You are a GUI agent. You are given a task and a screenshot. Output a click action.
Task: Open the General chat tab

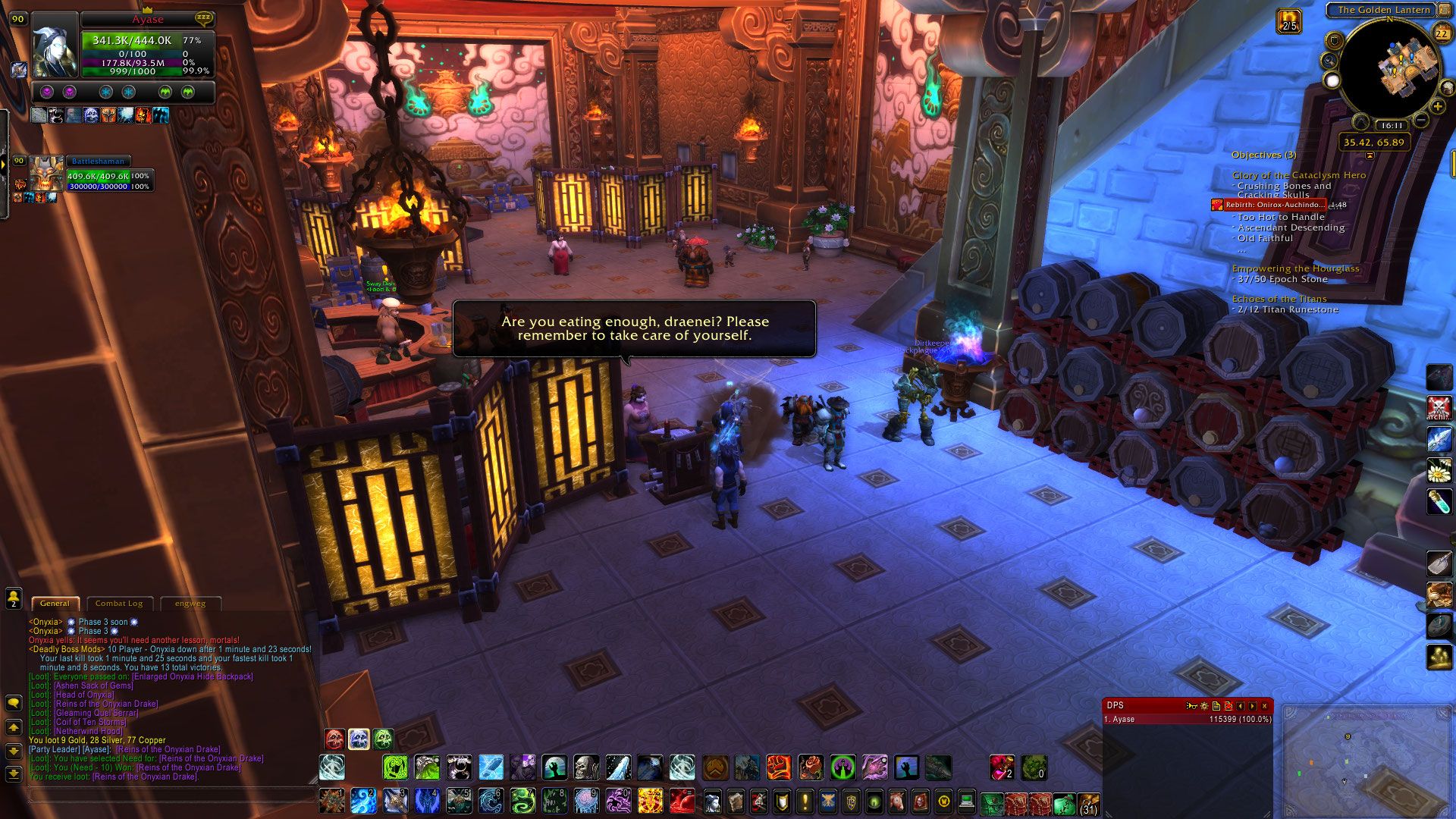click(55, 604)
